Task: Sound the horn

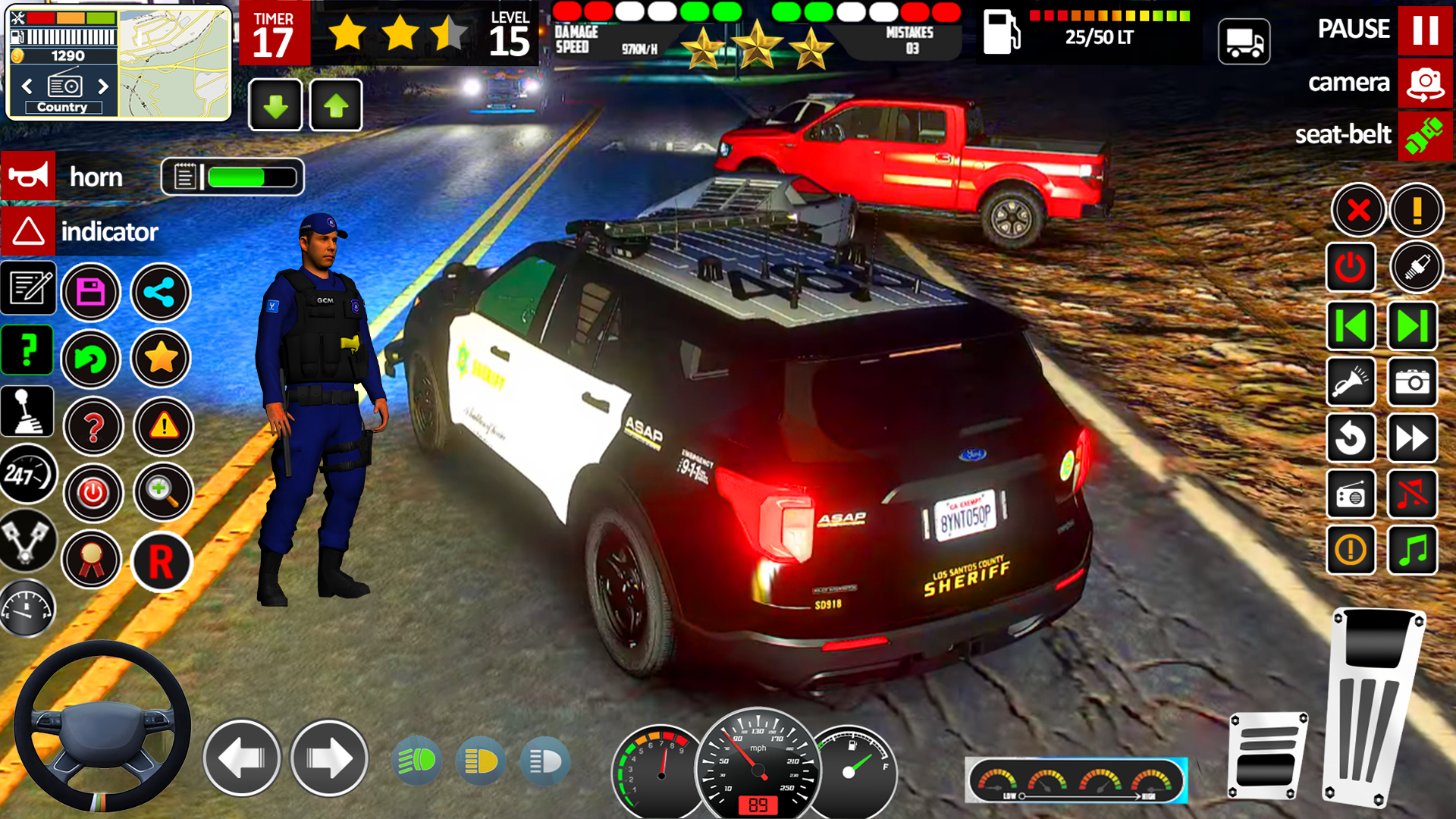Action: coord(28,177)
